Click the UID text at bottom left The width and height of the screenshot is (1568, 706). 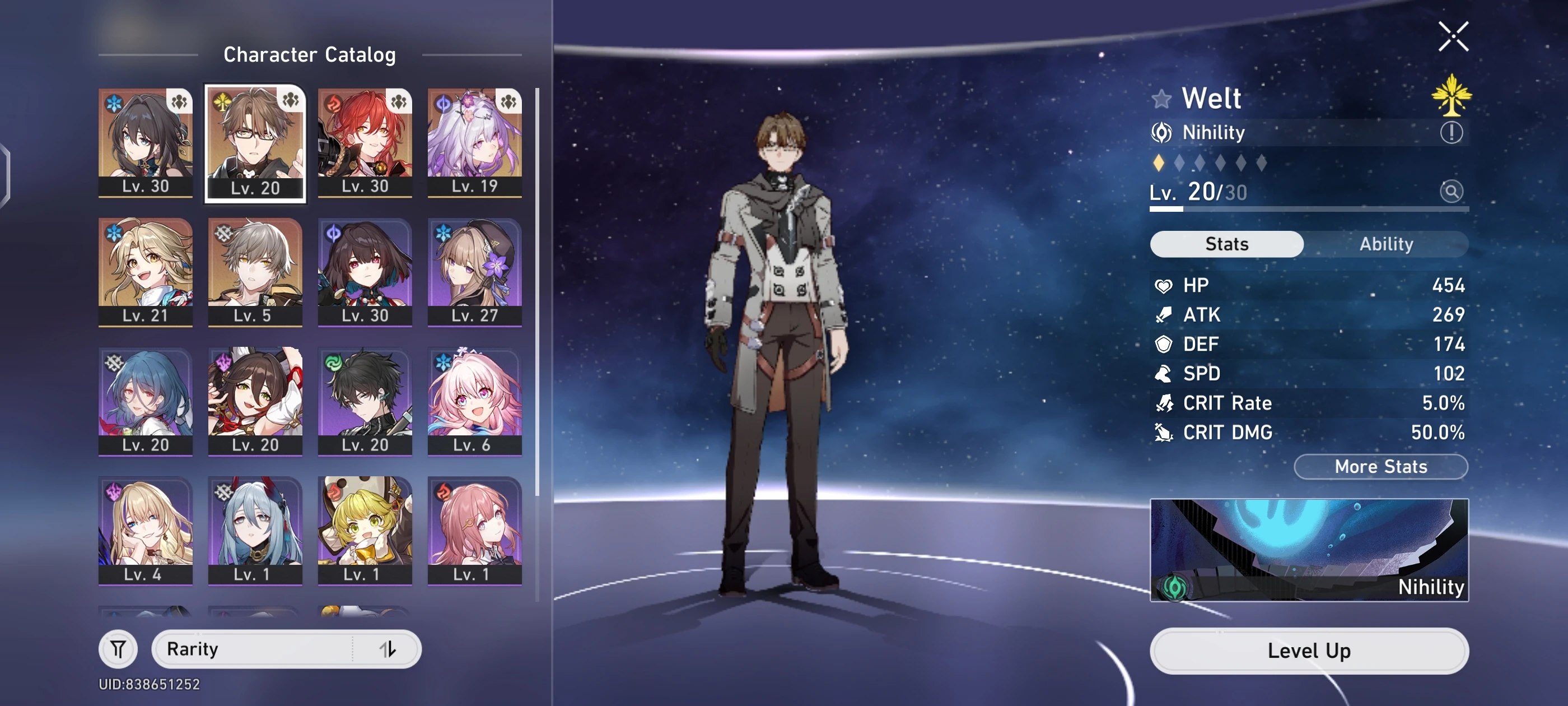(150, 684)
